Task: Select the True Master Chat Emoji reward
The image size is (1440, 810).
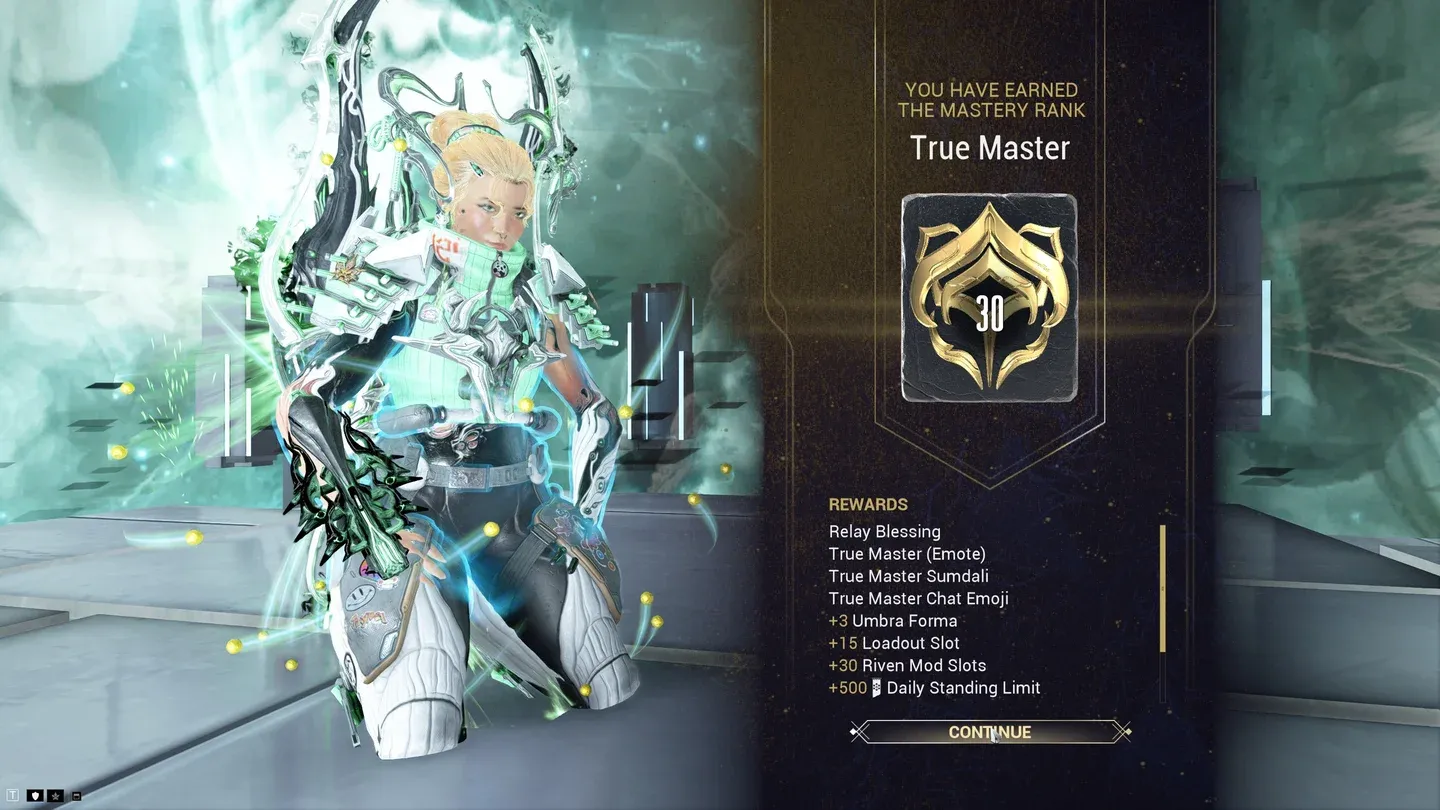Action: pos(918,599)
